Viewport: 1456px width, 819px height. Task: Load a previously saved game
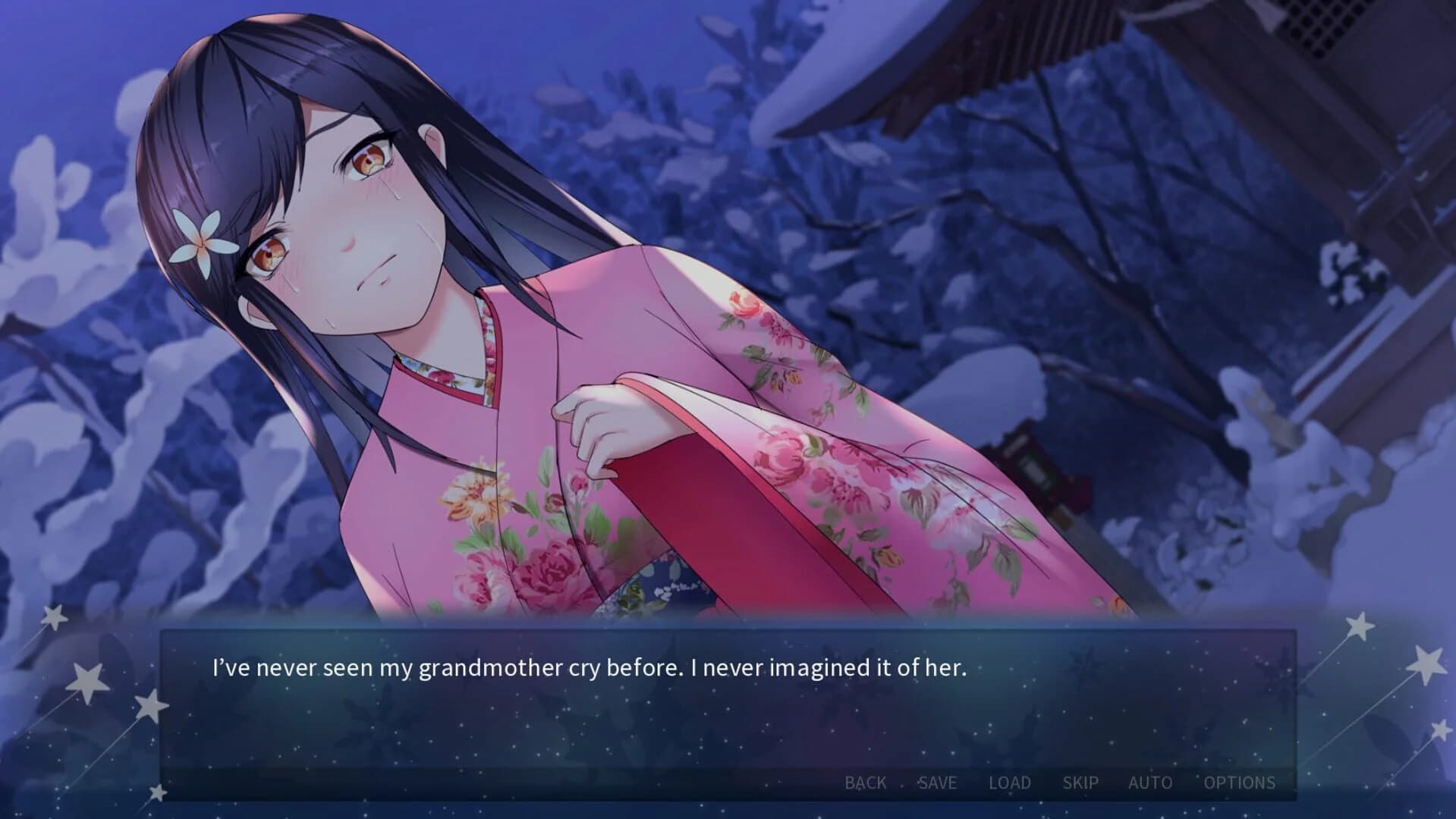1010,782
